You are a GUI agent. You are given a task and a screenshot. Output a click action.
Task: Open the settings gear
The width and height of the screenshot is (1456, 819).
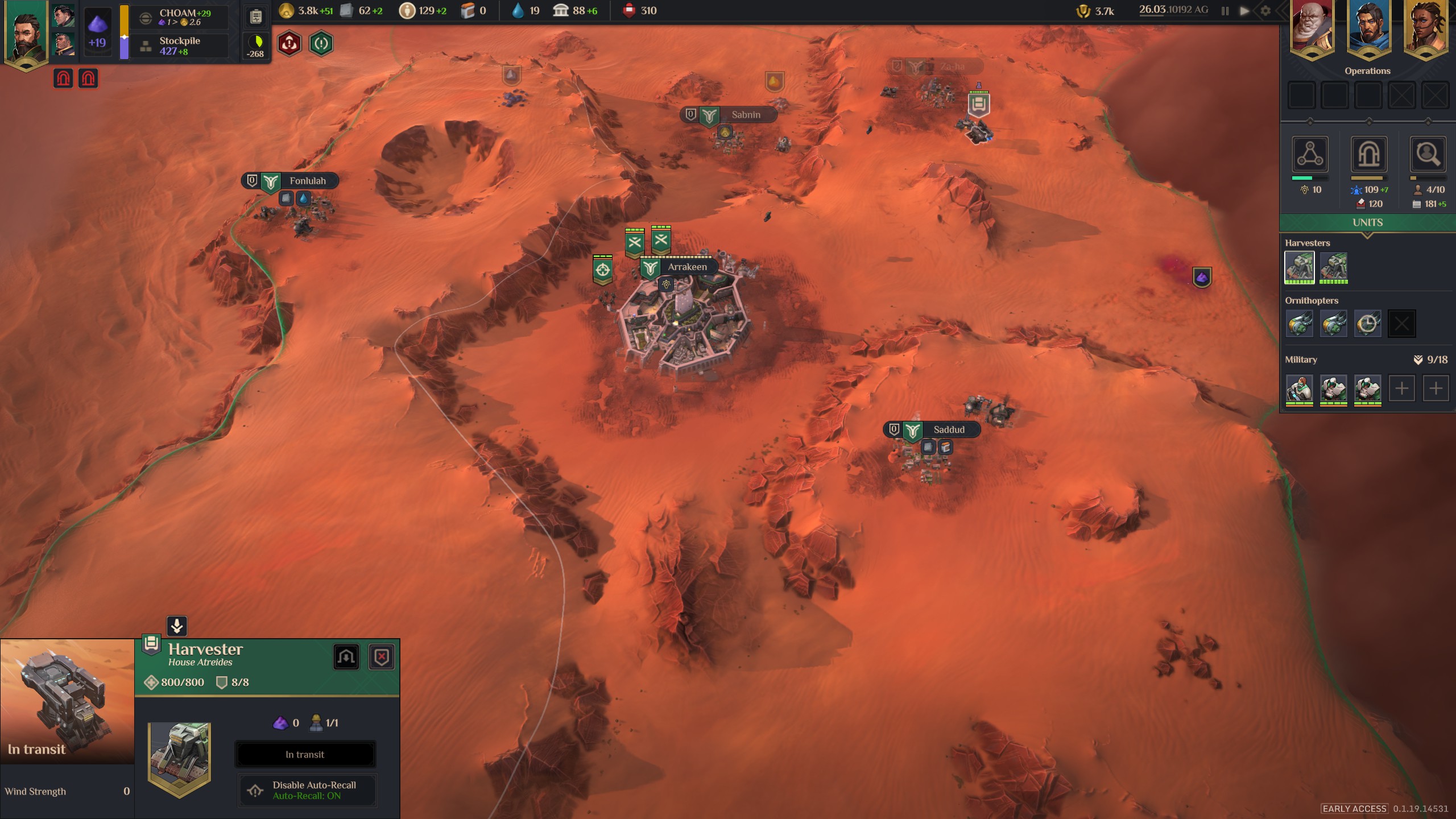tap(1265, 11)
